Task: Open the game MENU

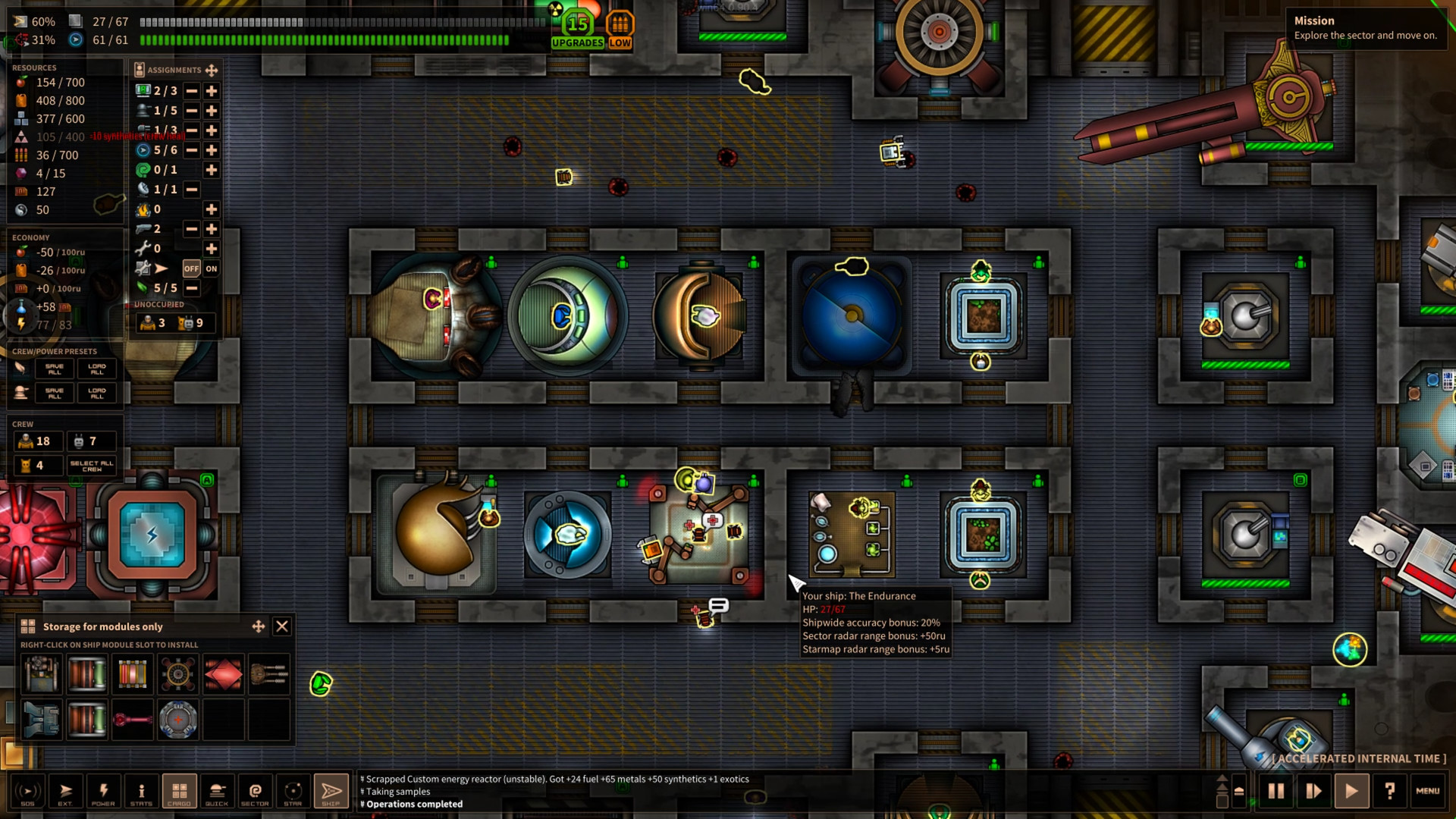Action: click(1429, 791)
